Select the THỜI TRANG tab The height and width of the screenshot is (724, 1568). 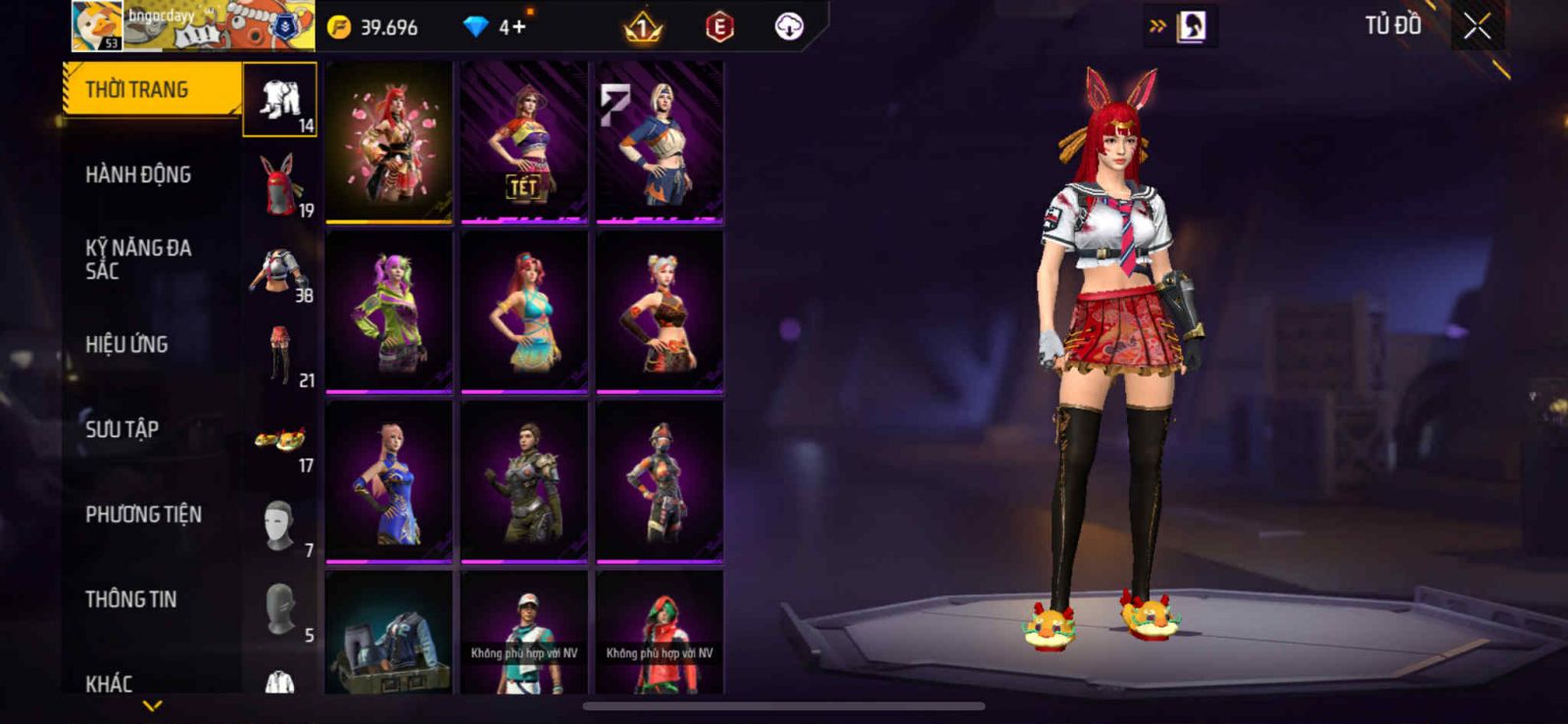pyautogui.click(x=152, y=90)
